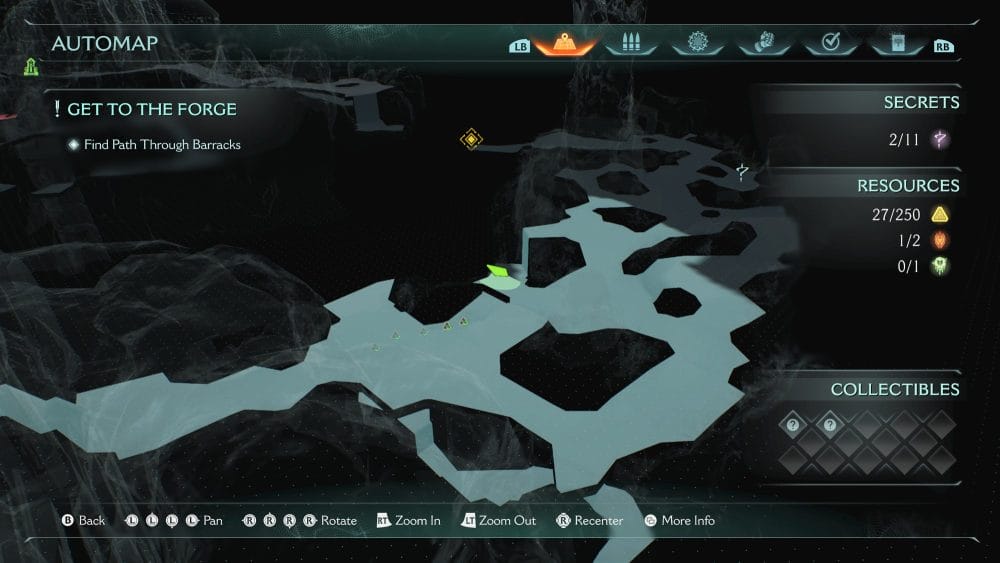Select the yellow diamond objective marker
This screenshot has height=563, width=1000.
(x=471, y=139)
